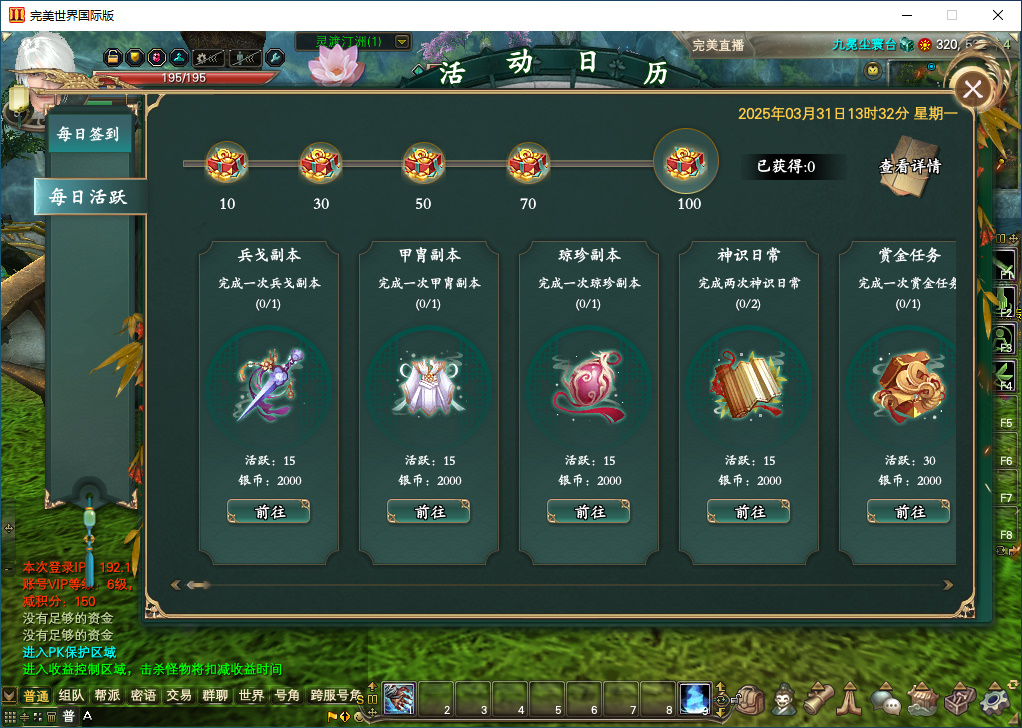Minimize the game window
Viewport: 1022px width, 728px height.
coord(906,15)
